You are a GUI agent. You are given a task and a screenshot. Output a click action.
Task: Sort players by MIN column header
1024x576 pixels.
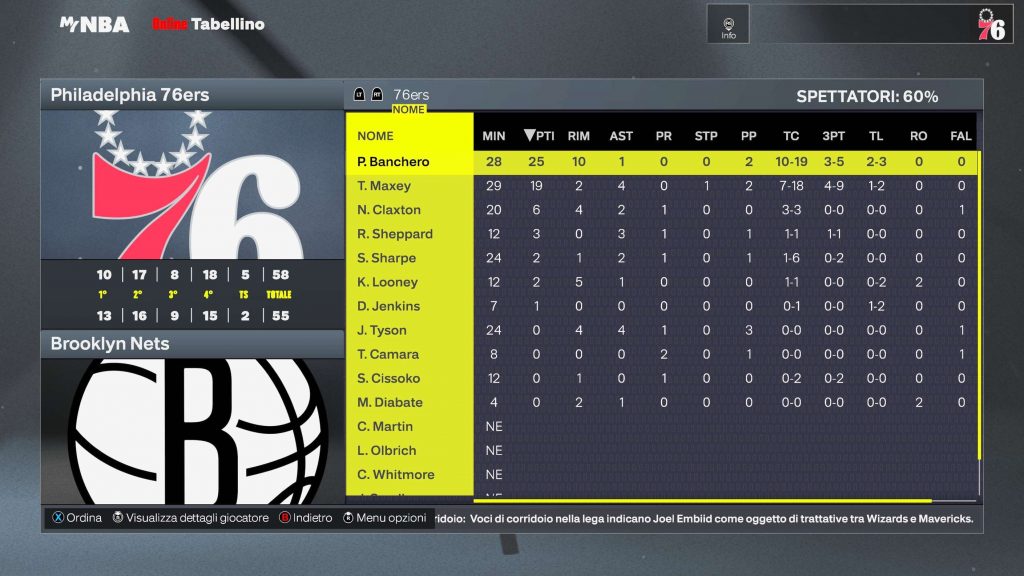(494, 136)
